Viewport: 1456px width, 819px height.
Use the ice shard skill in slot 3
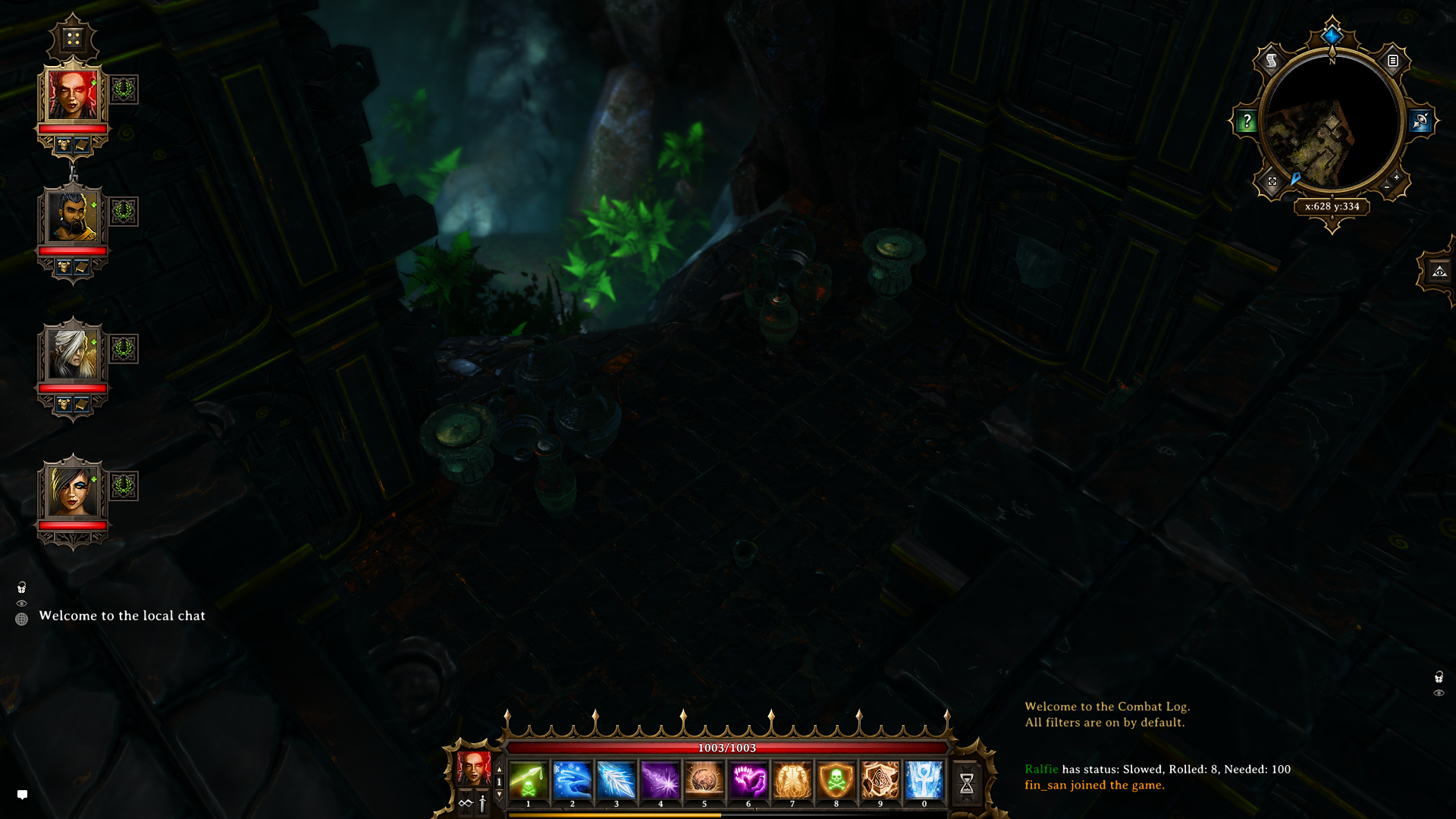coord(616,780)
